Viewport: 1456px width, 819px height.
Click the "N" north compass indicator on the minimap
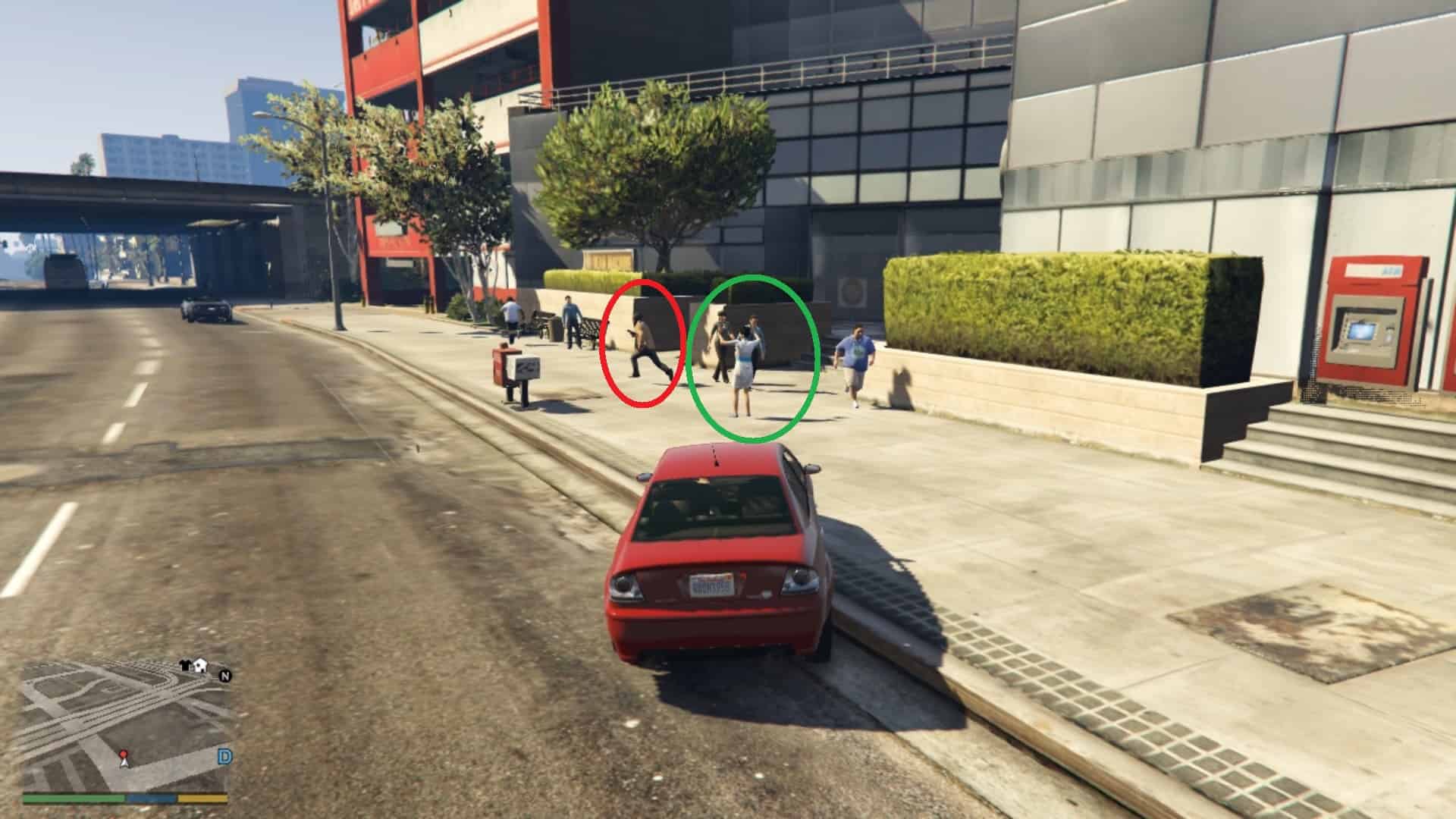(224, 676)
